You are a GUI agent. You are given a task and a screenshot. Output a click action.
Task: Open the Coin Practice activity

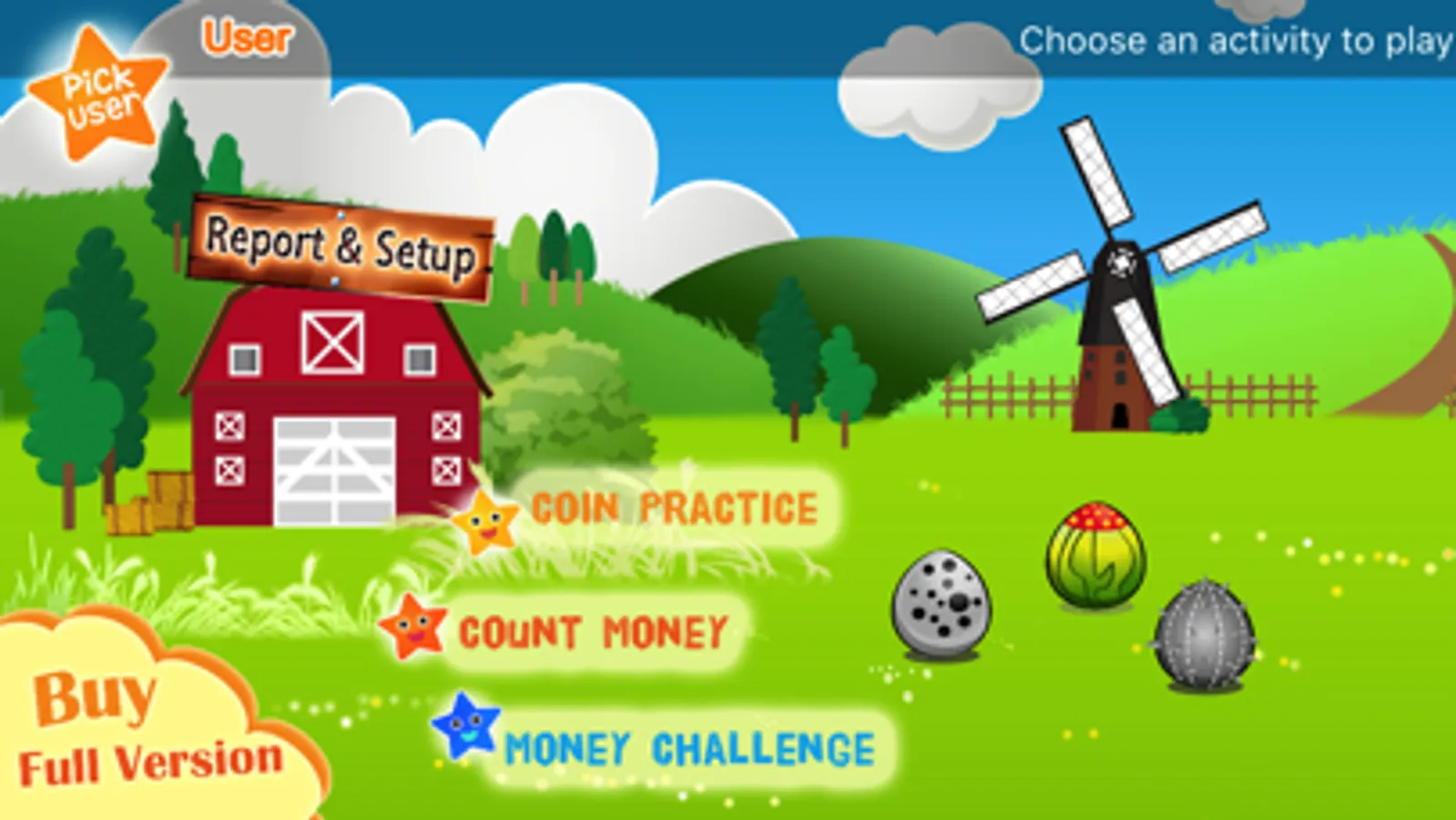click(674, 508)
